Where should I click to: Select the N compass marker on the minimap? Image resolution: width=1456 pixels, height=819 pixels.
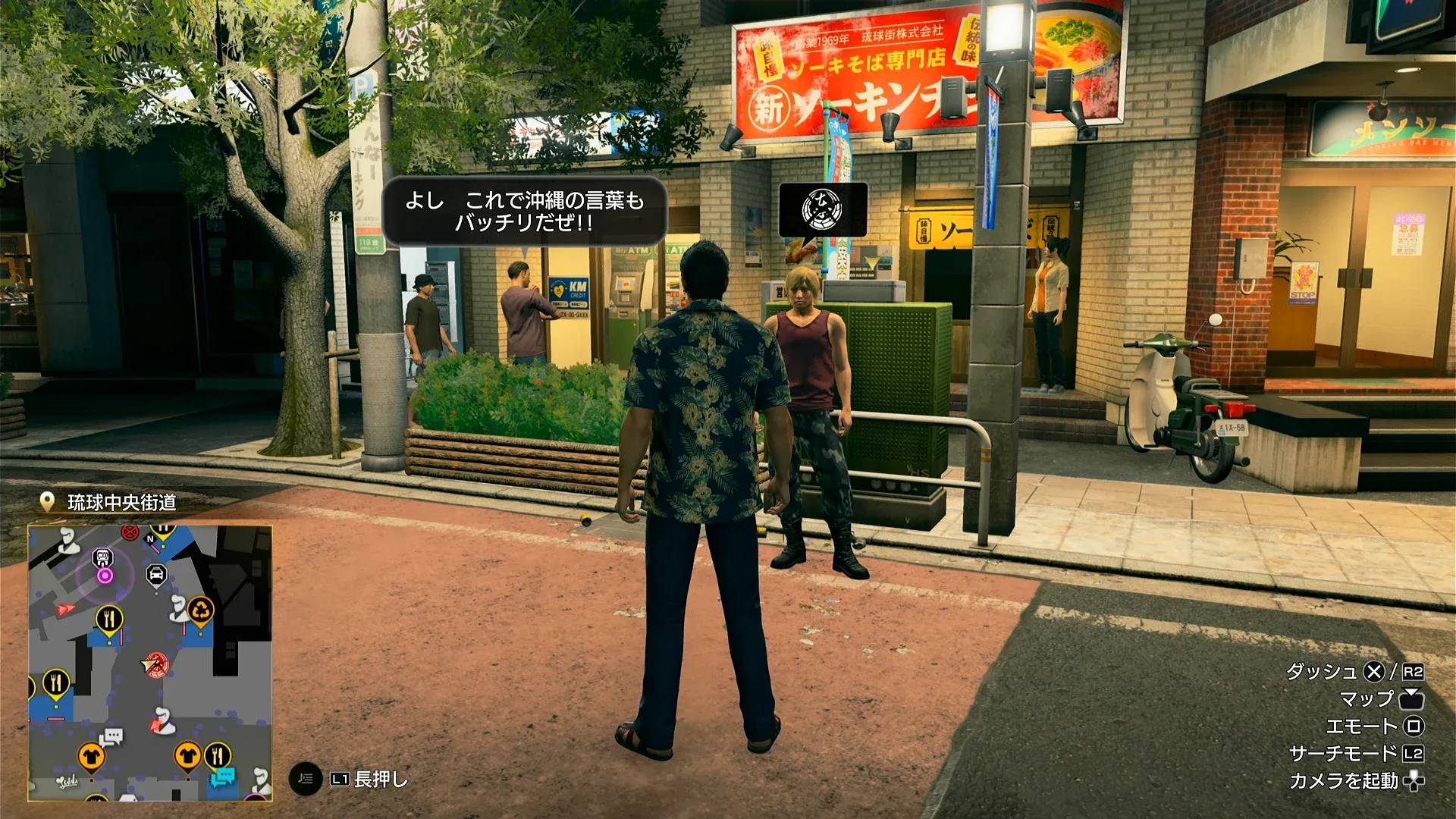(x=149, y=538)
